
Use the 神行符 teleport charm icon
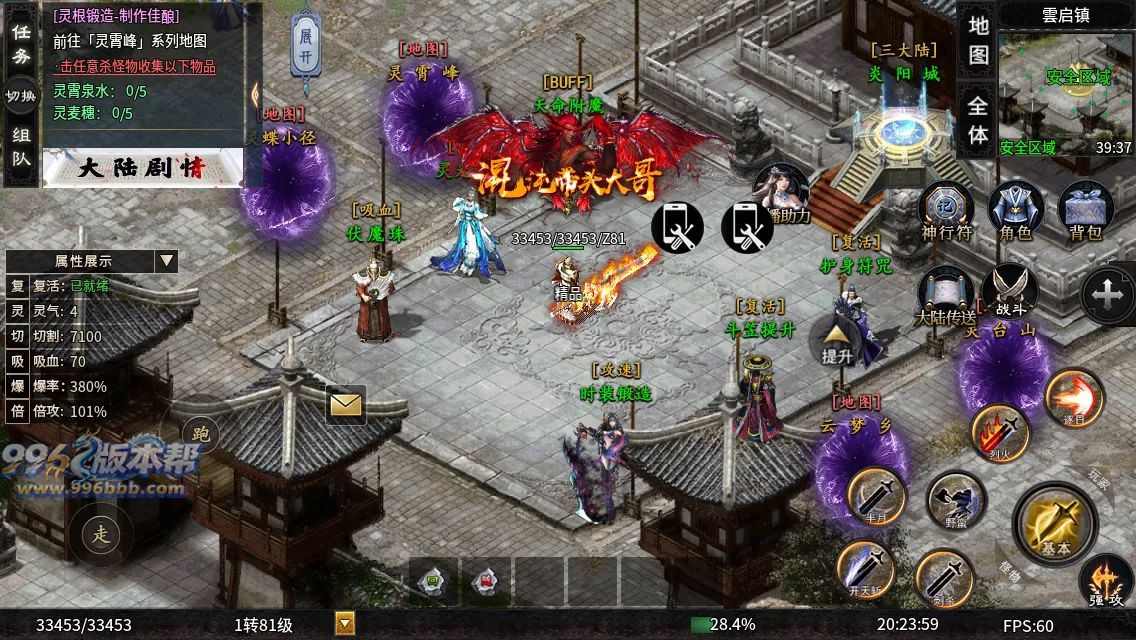(945, 211)
